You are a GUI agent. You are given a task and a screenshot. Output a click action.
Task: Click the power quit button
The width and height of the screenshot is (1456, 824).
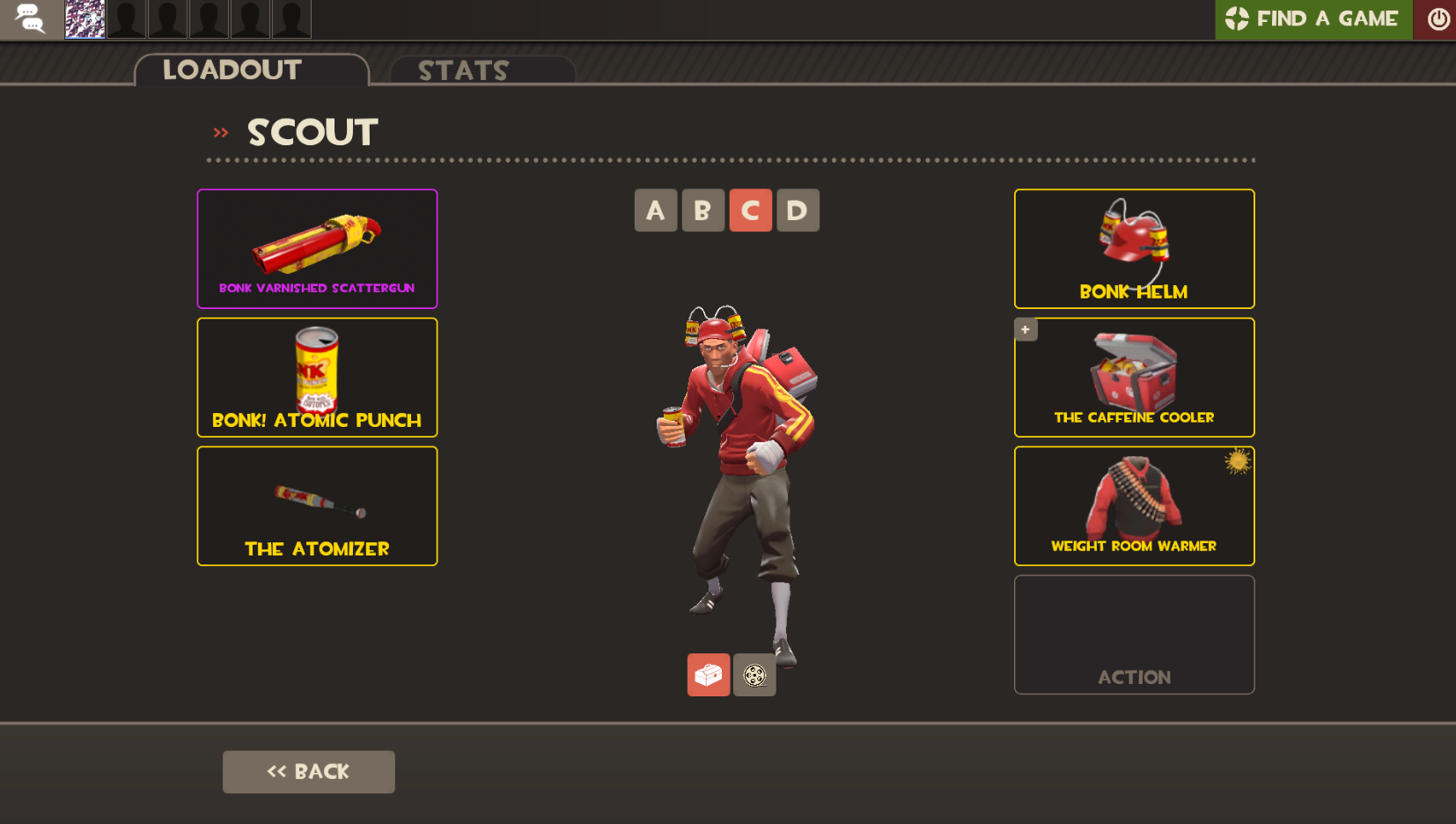pos(1437,19)
